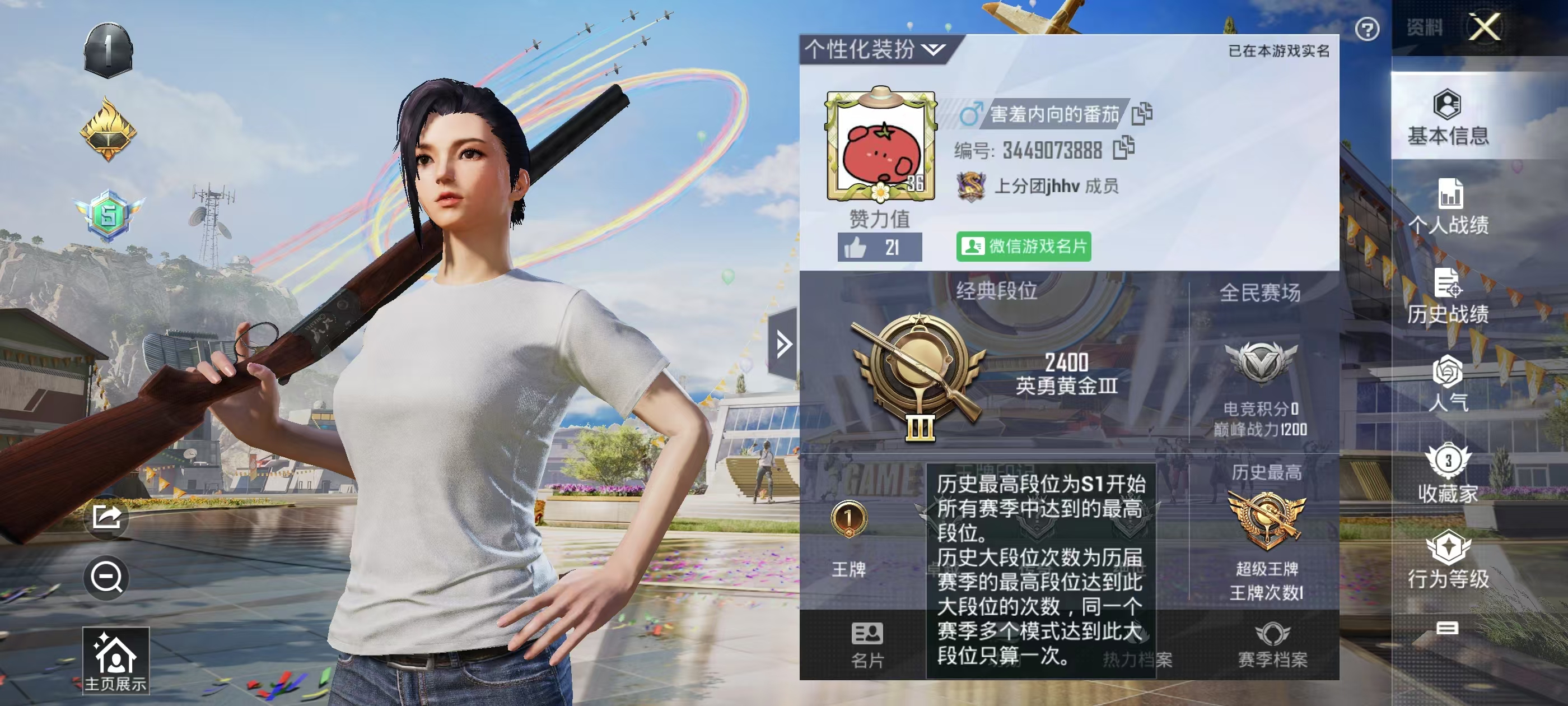This screenshot has width=1568, height=706.
Task: Open the 名片 section
Action: point(867,644)
